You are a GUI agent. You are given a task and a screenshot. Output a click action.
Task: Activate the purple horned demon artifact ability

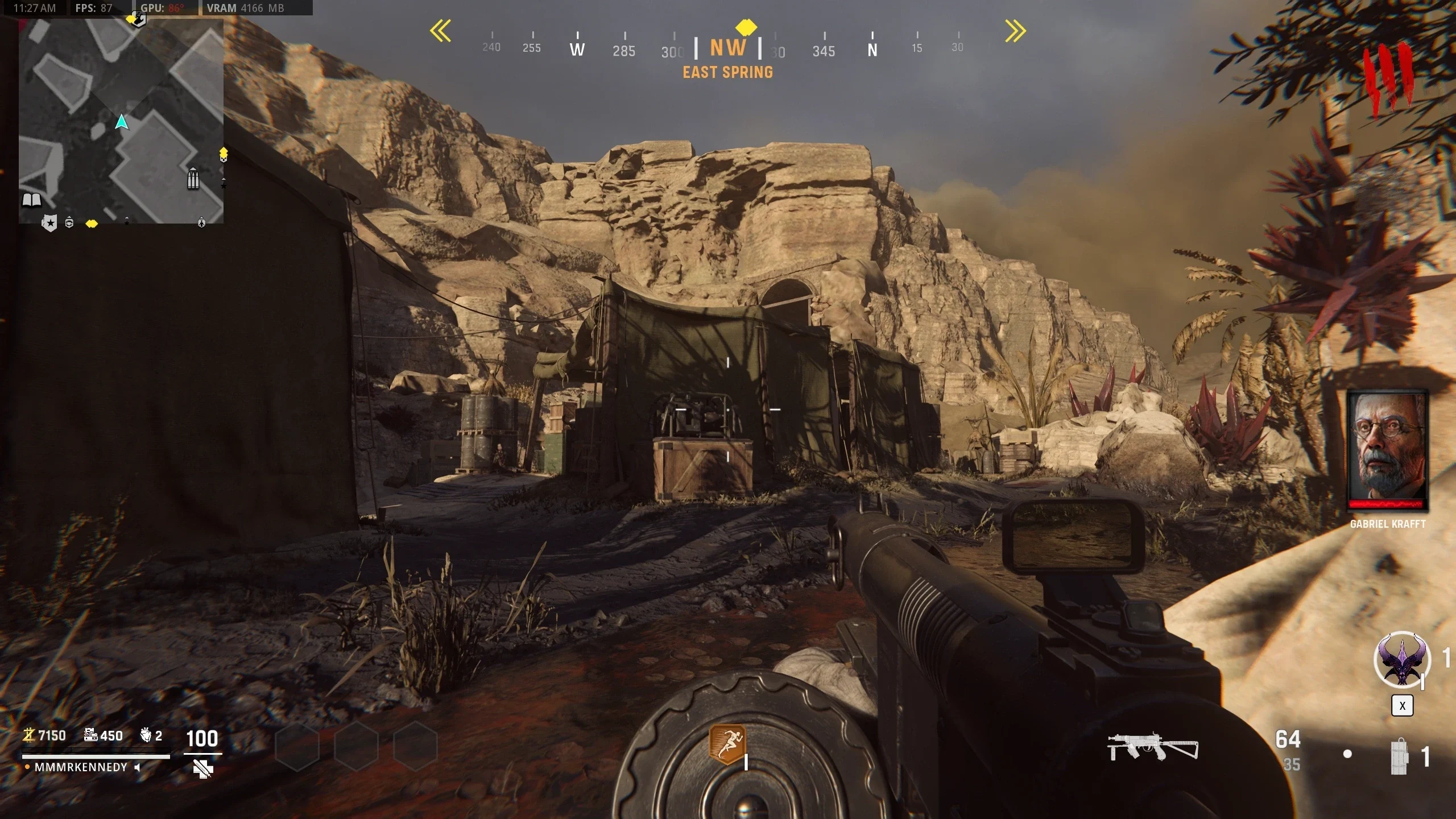click(1401, 660)
